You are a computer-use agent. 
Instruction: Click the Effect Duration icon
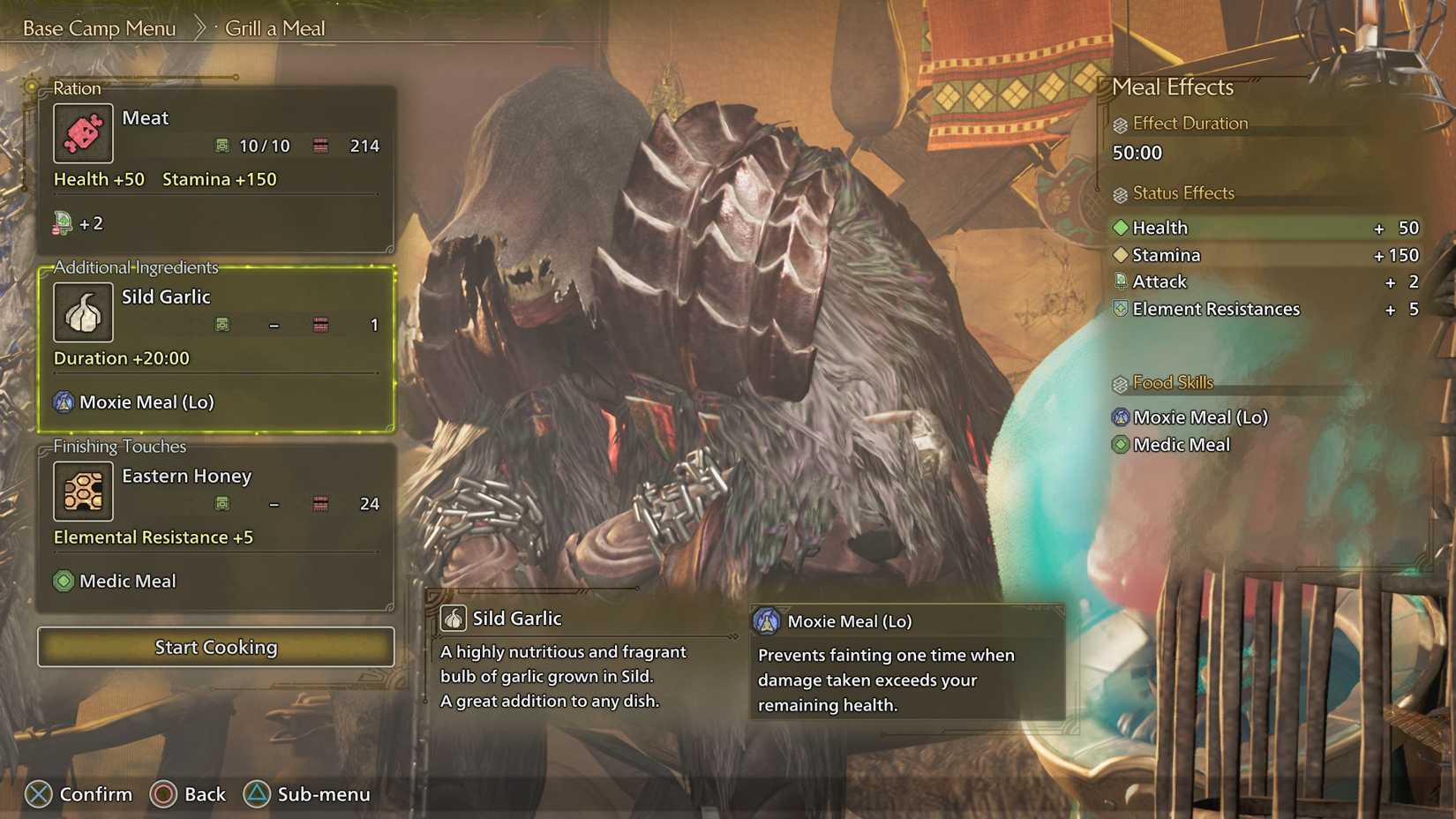tap(1121, 124)
